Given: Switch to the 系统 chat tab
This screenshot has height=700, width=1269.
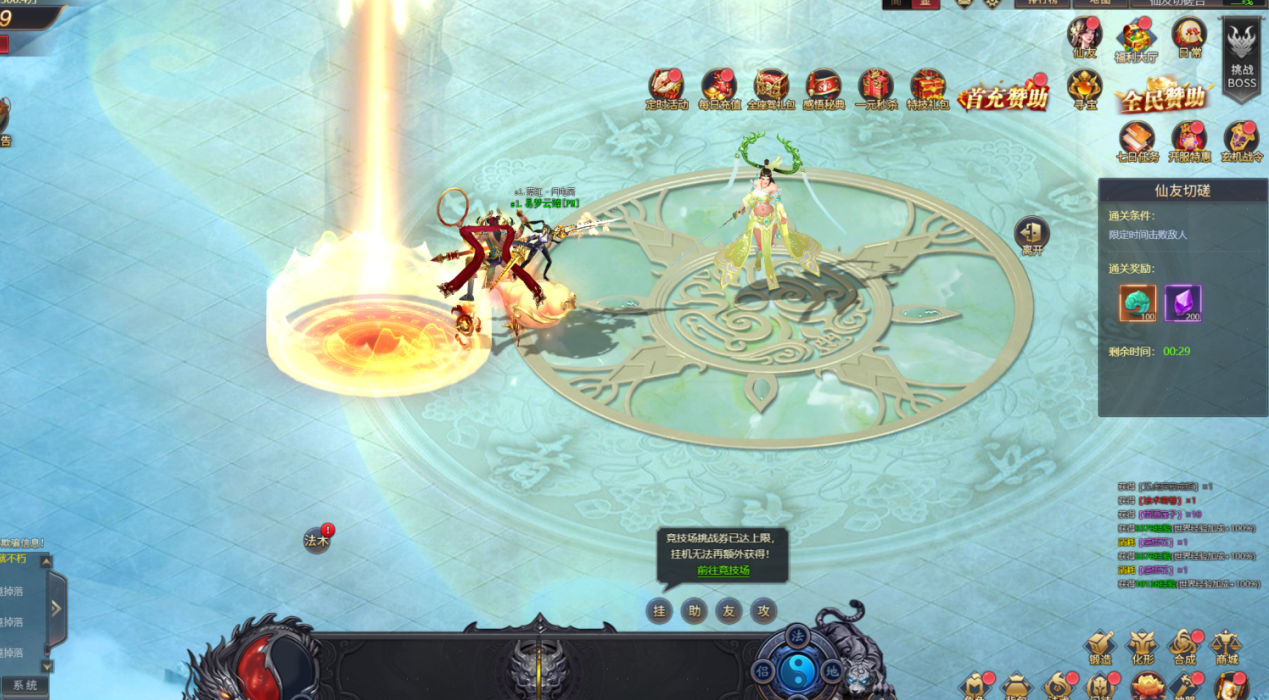Looking at the screenshot, I should click(25, 686).
